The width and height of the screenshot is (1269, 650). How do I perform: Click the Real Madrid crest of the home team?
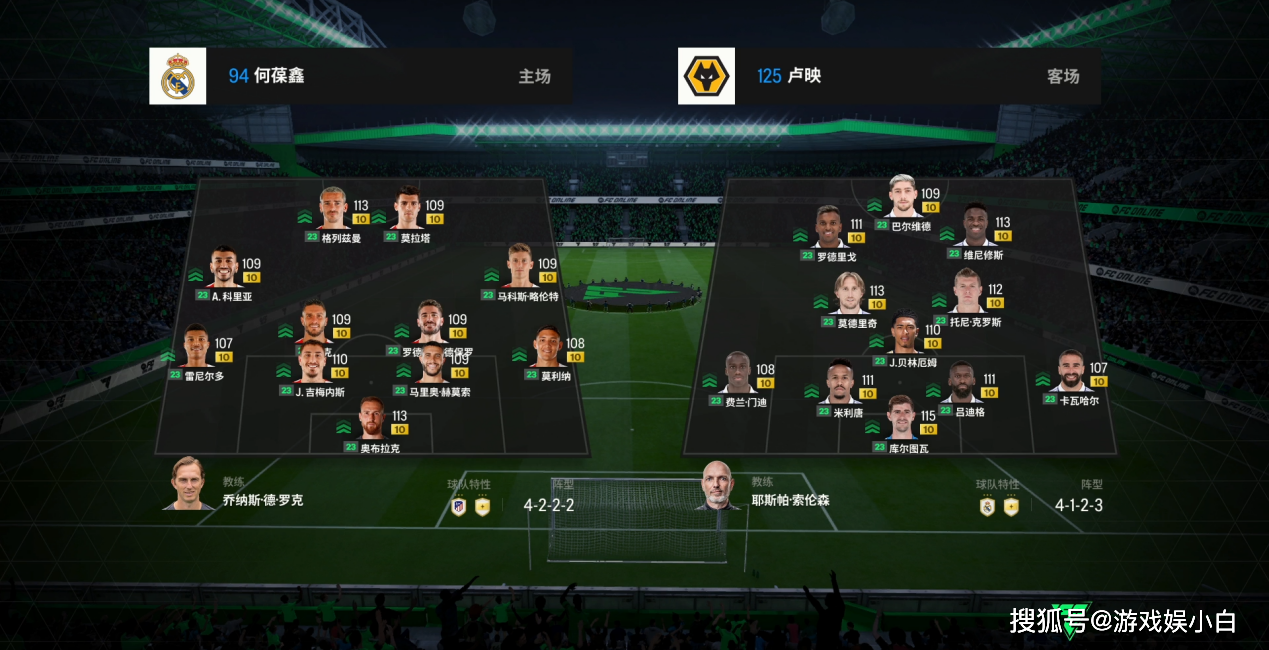point(178,76)
